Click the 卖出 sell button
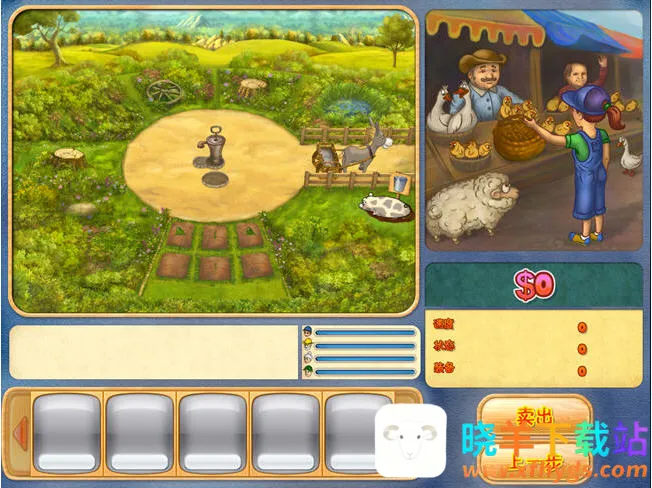The width and height of the screenshot is (652, 488). coord(534,416)
